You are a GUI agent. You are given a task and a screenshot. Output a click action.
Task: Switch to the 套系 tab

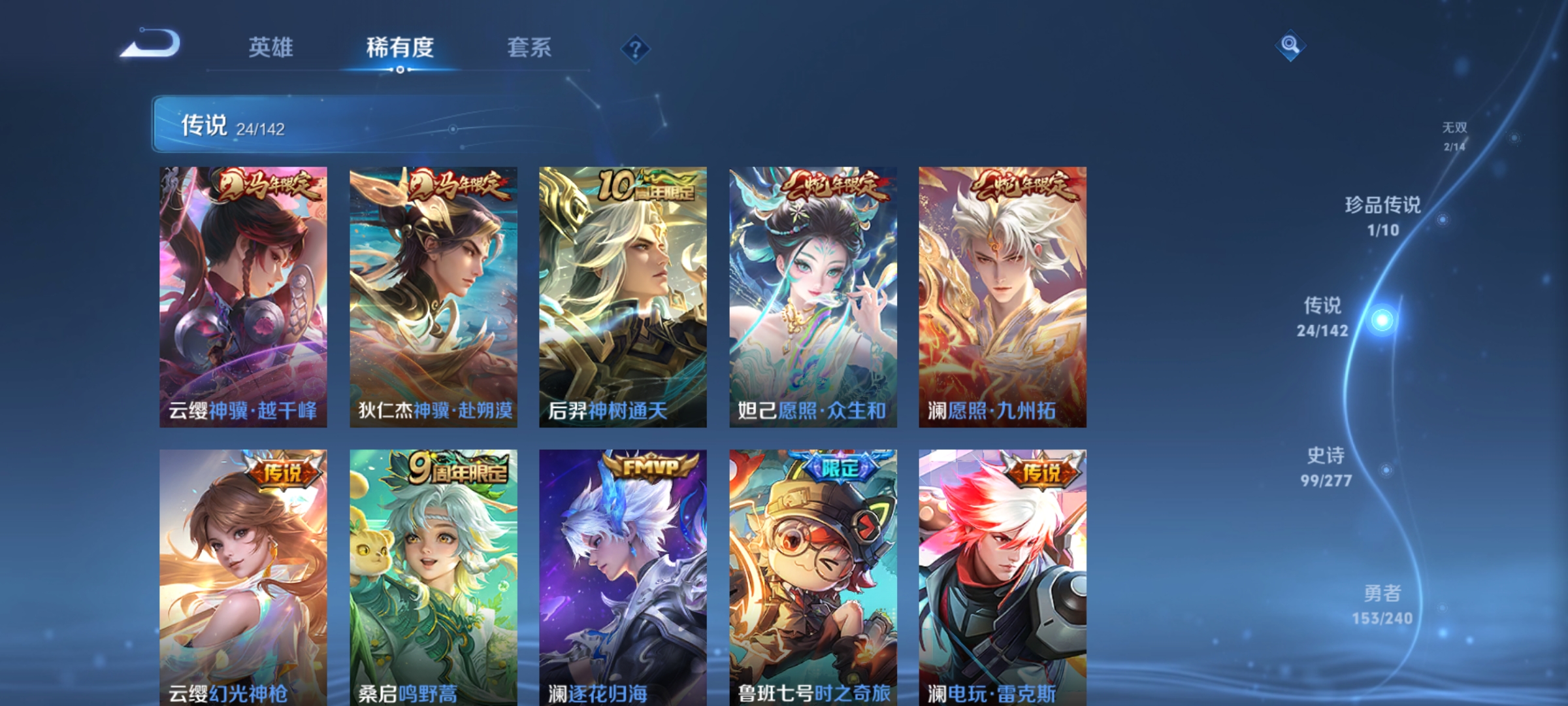tap(531, 47)
